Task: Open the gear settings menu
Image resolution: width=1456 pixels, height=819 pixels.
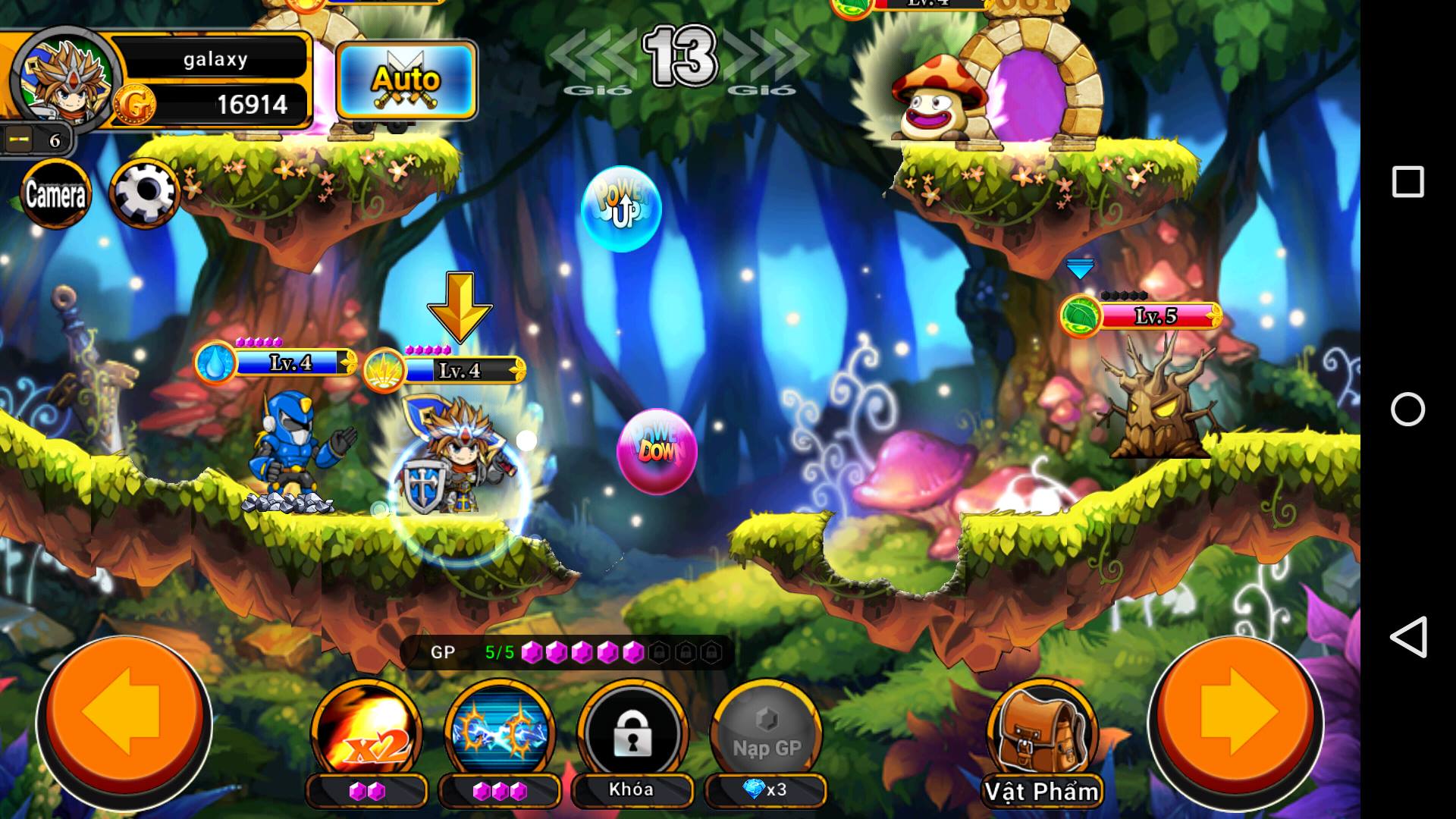Action: click(x=144, y=193)
